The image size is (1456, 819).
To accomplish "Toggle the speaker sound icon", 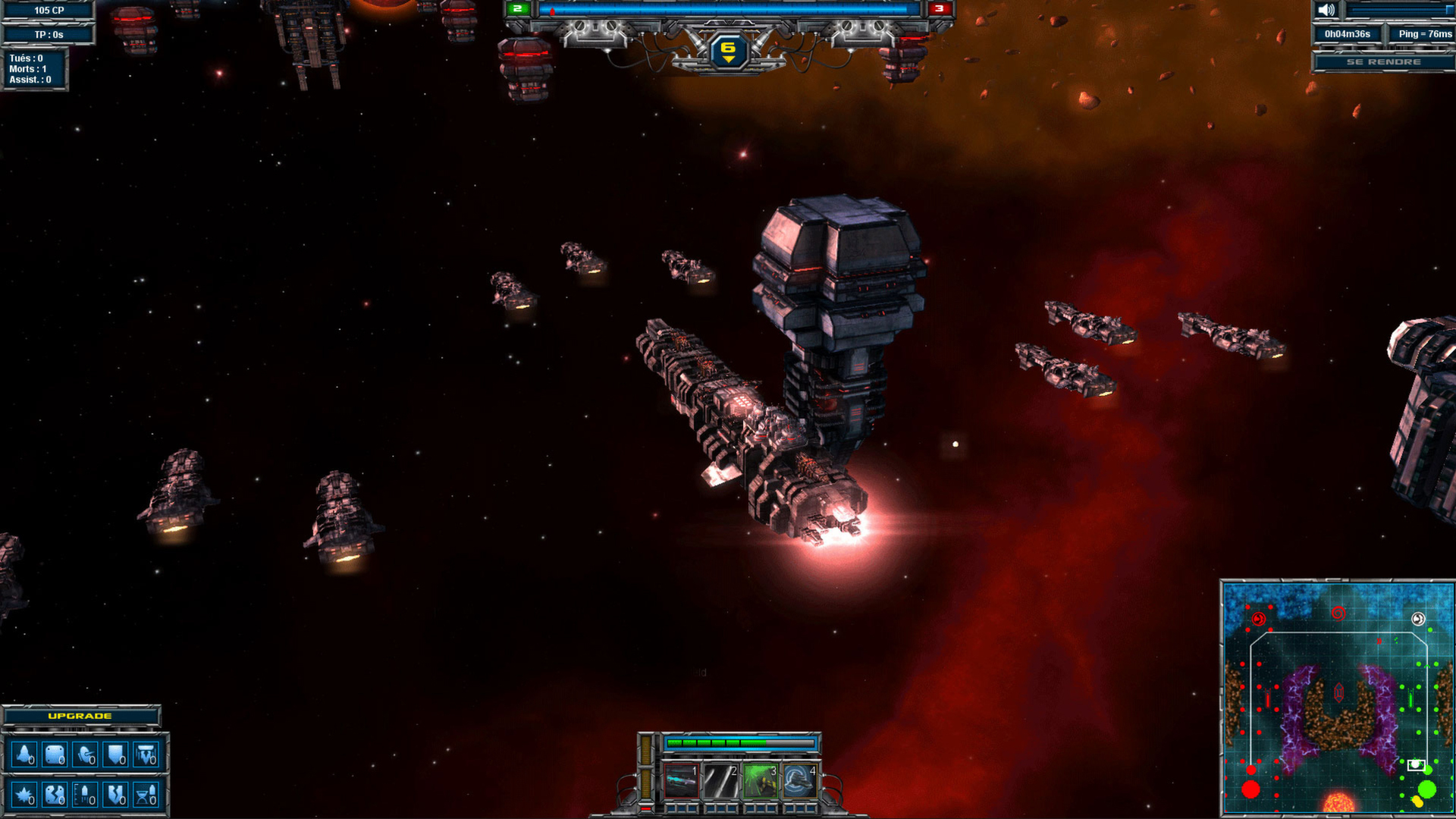I will click(x=1326, y=10).
